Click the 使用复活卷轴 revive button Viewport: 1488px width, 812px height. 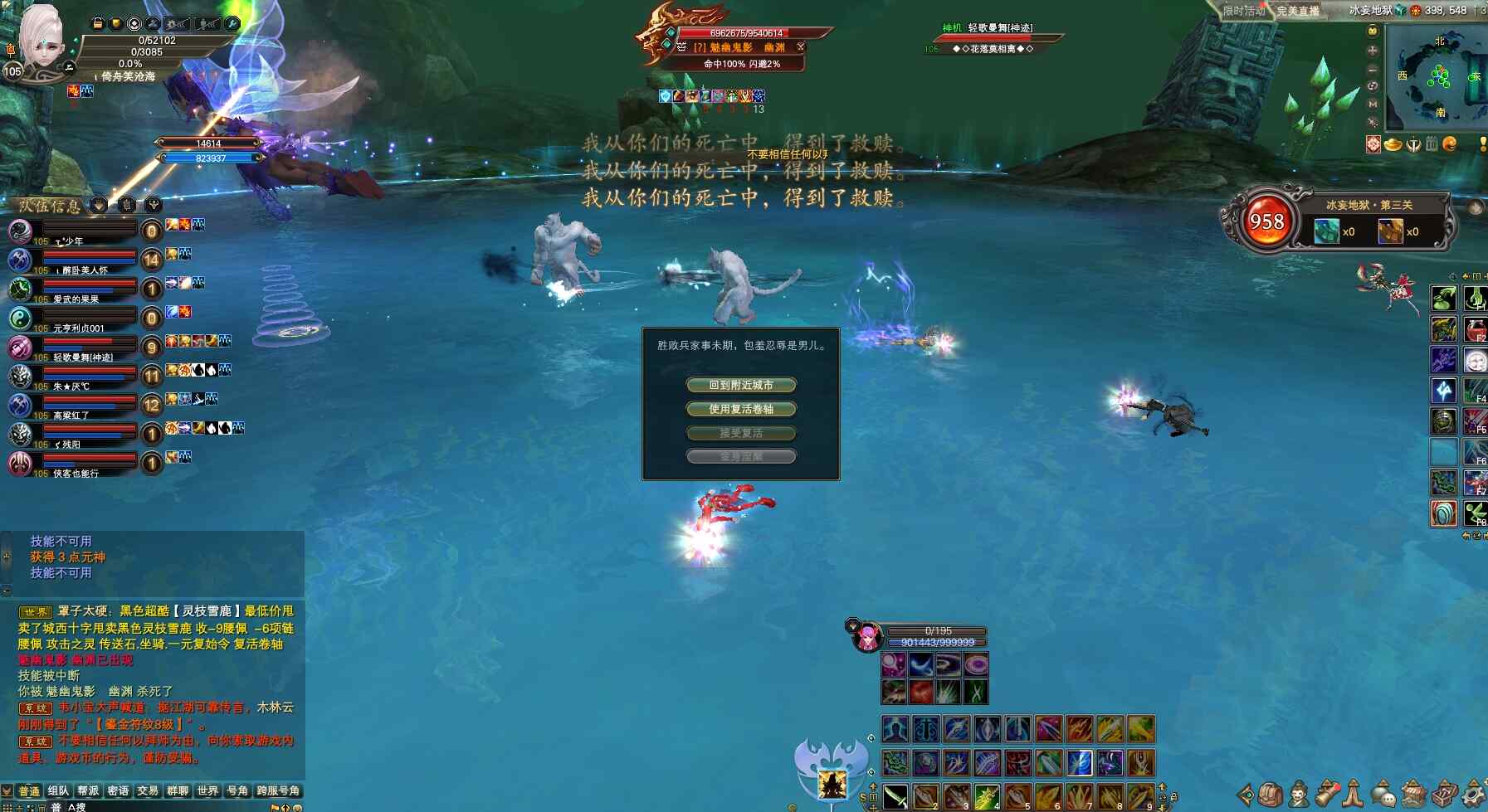740,409
